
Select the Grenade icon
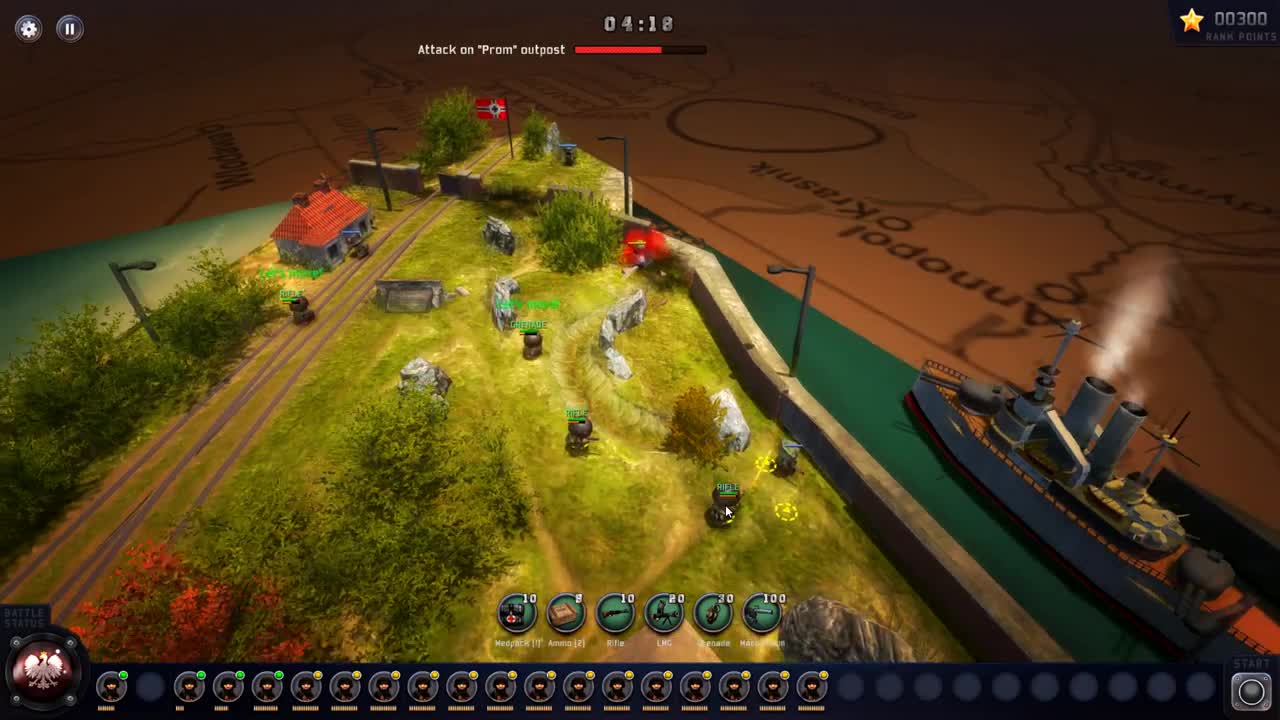[712, 614]
